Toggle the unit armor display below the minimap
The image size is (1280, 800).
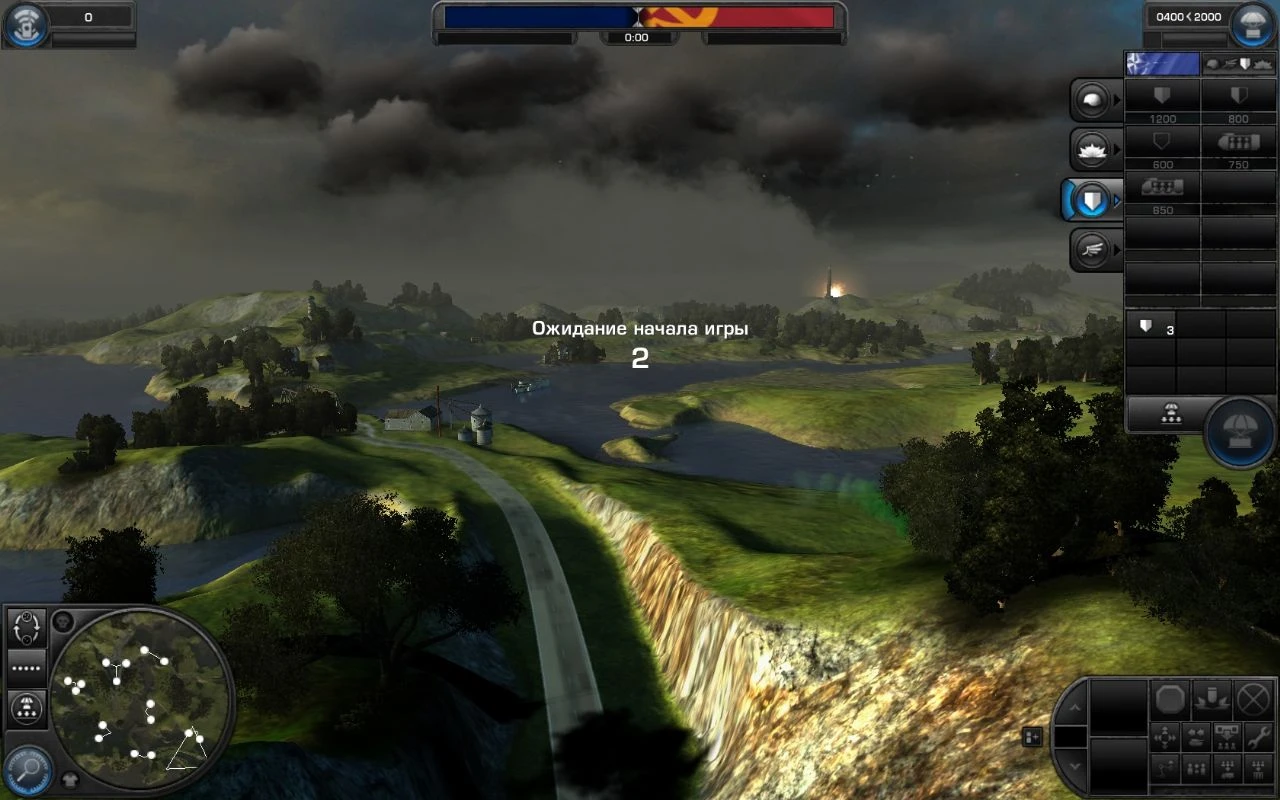pyautogui.click(x=69, y=779)
